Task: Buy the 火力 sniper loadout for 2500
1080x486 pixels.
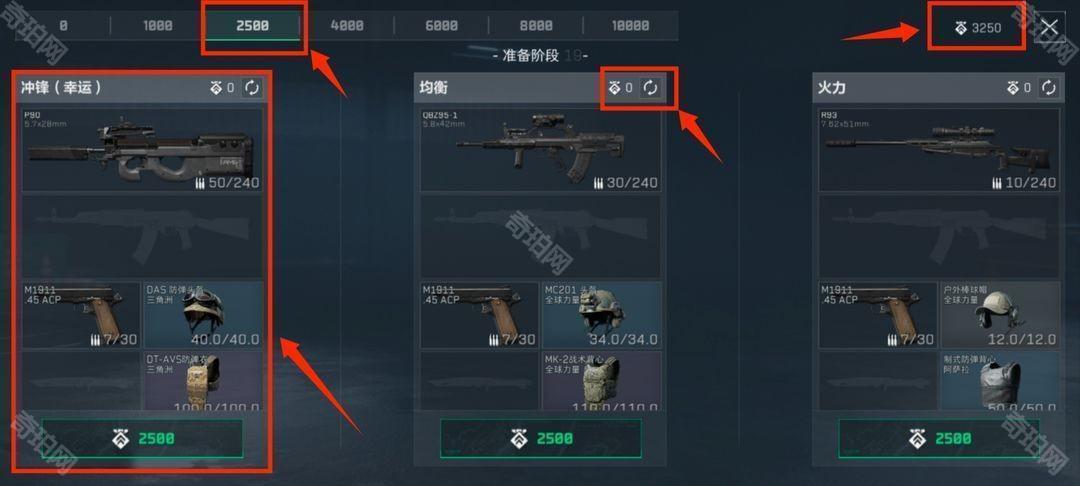Action: 939,438
